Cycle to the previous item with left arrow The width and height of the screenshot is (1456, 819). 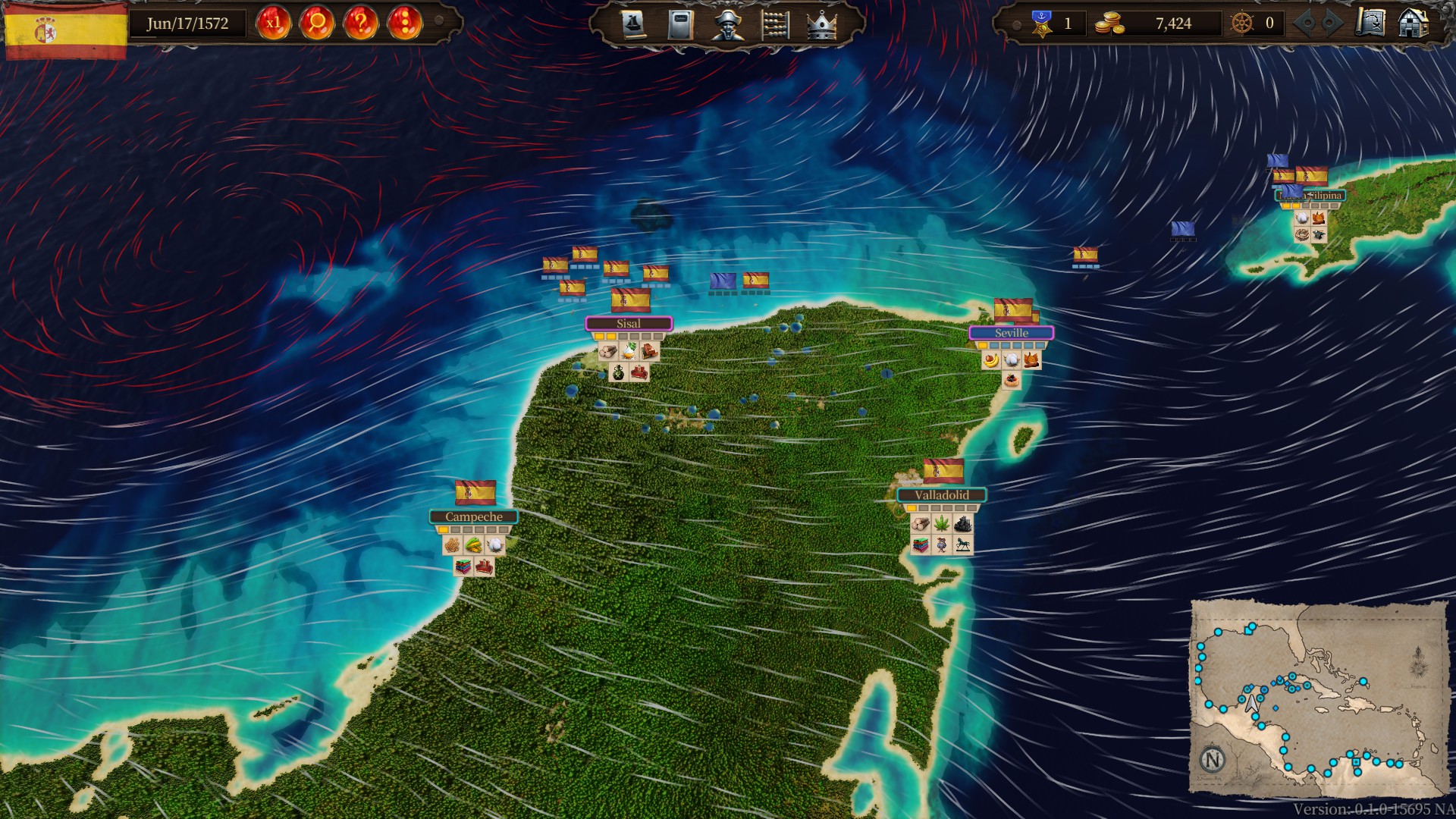[x=1307, y=24]
